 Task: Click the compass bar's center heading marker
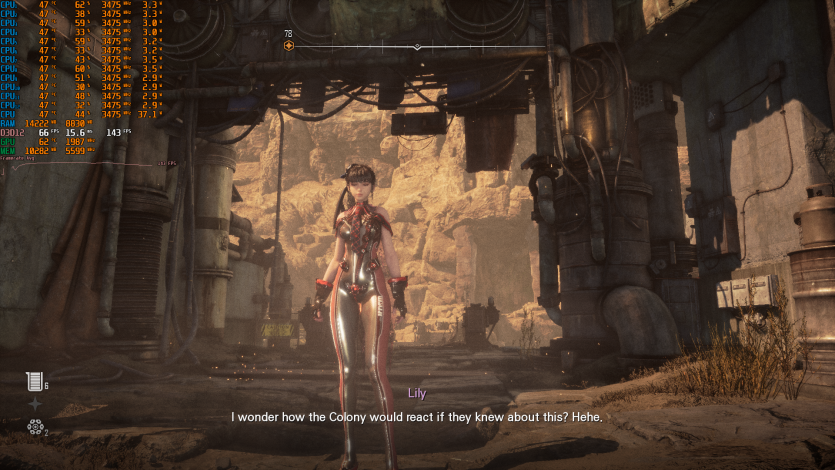[x=417, y=47]
